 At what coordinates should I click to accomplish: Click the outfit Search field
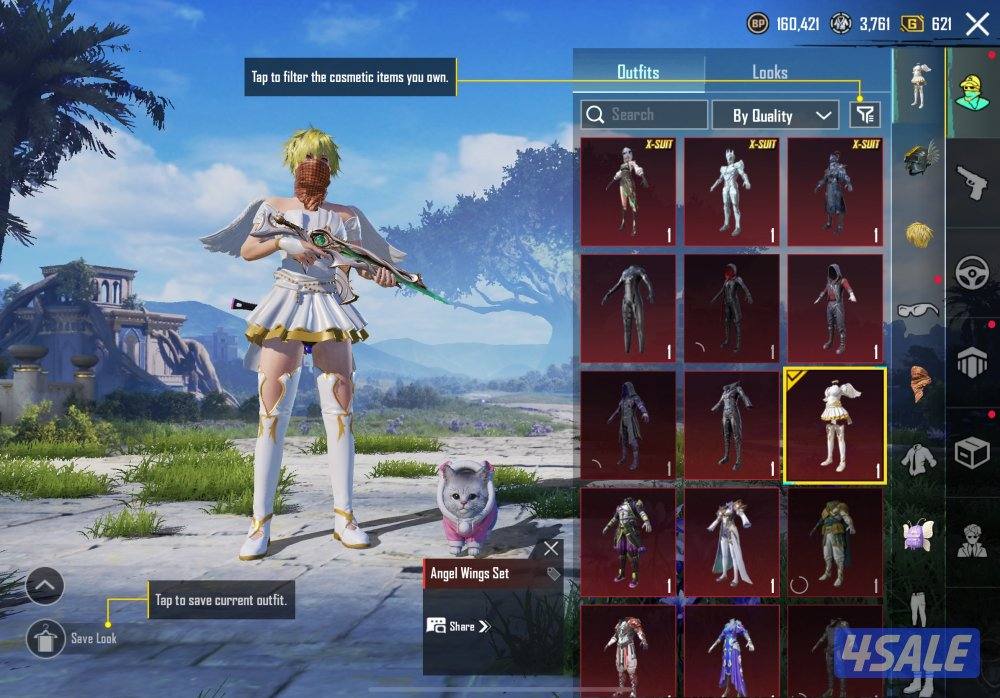click(644, 115)
